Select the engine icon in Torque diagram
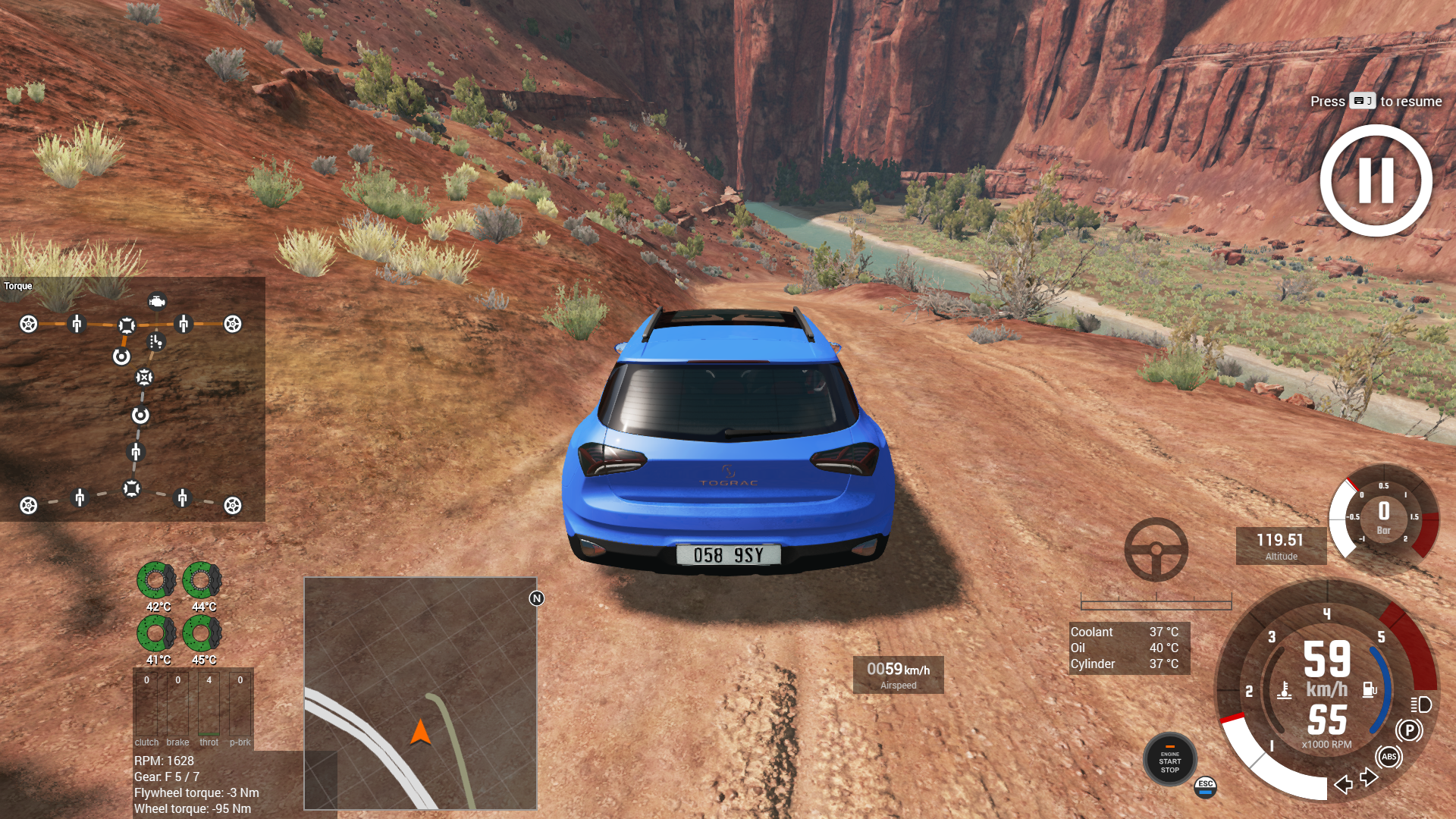1456x819 pixels. click(x=157, y=302)
